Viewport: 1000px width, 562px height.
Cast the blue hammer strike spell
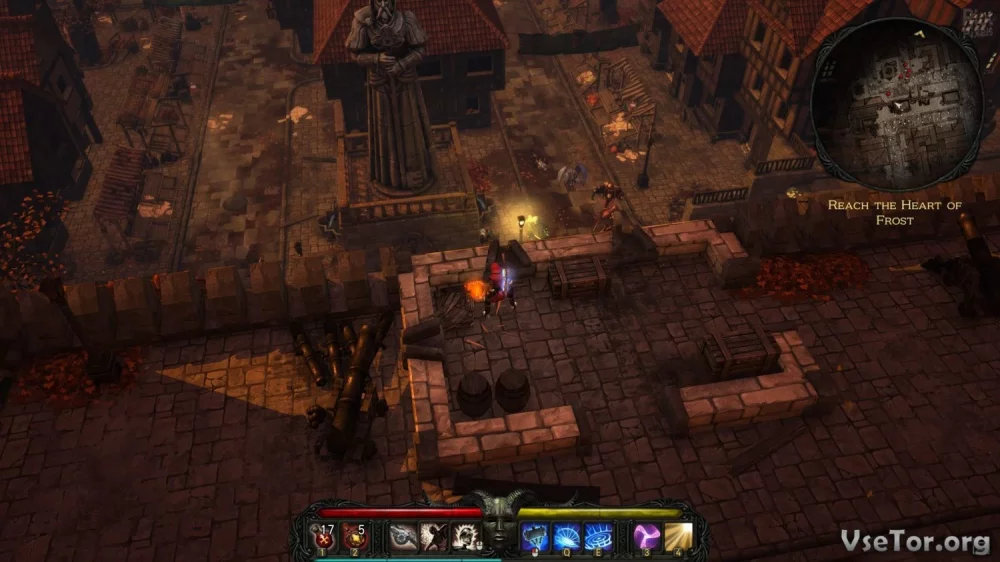click(x=535, y=537)
